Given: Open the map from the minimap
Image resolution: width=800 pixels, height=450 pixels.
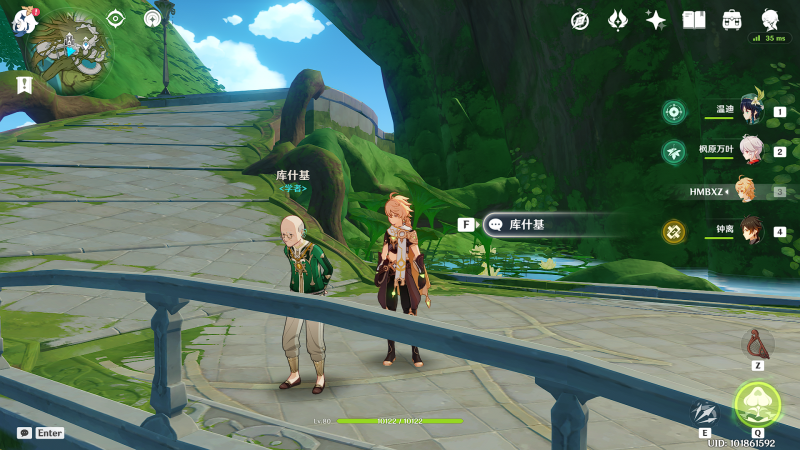Looking at the screenshot, I should click(68, 46).
